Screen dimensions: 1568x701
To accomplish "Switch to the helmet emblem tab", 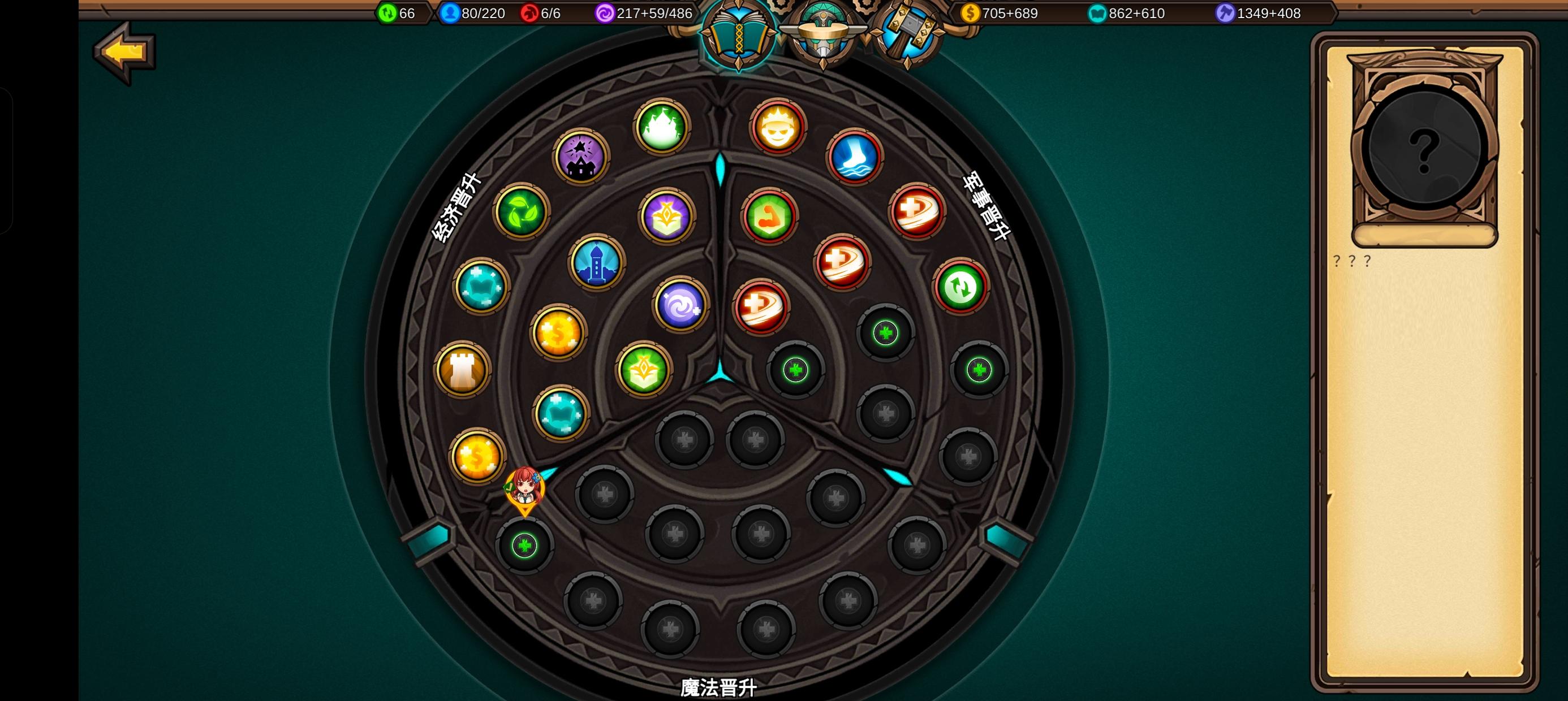I will [823, 33].
